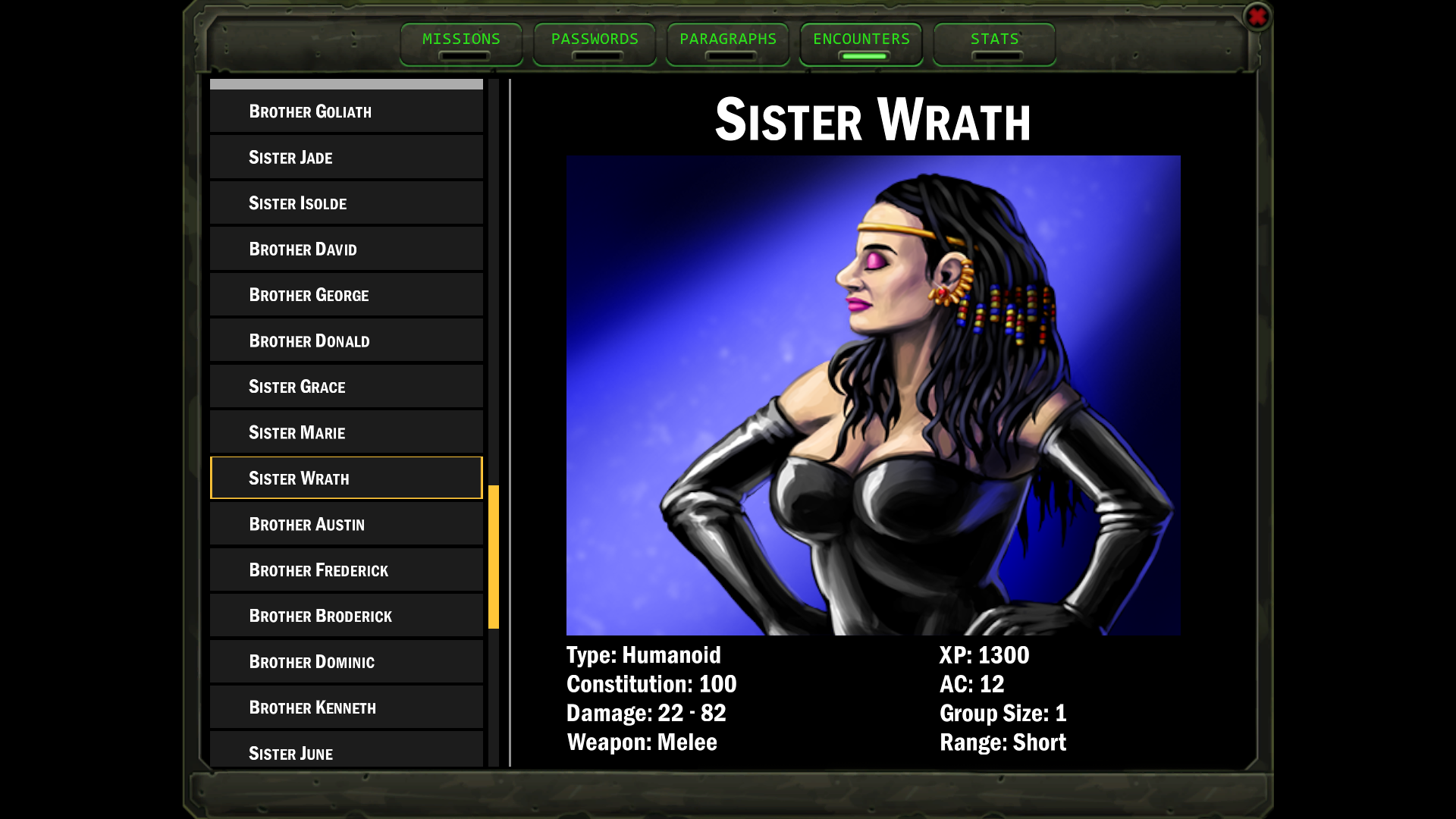Choose the Sister Jade entry
The image size is (1456, 819).
coord(346,157)
